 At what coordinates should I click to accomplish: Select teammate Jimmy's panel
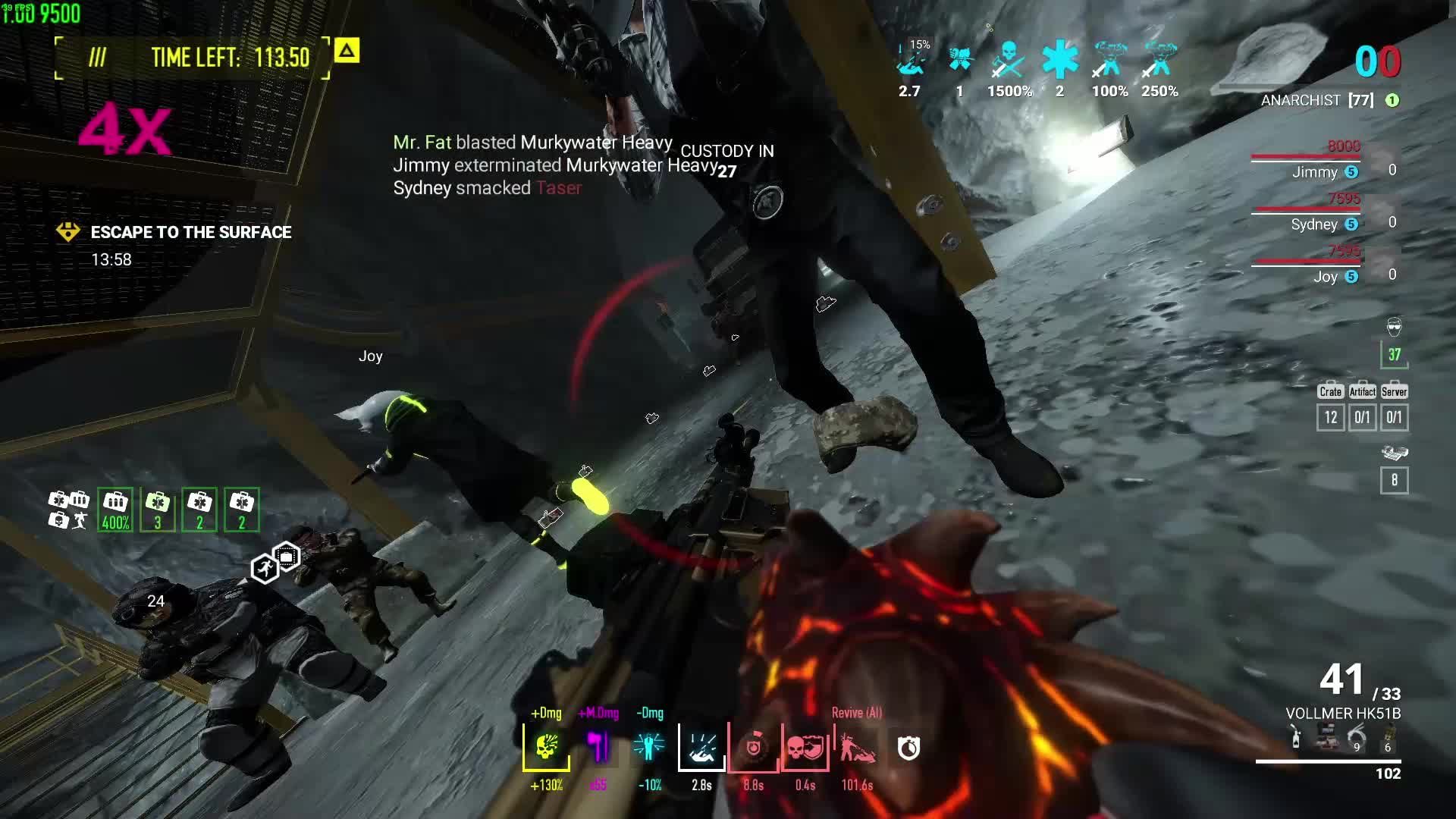point(1316,171)
